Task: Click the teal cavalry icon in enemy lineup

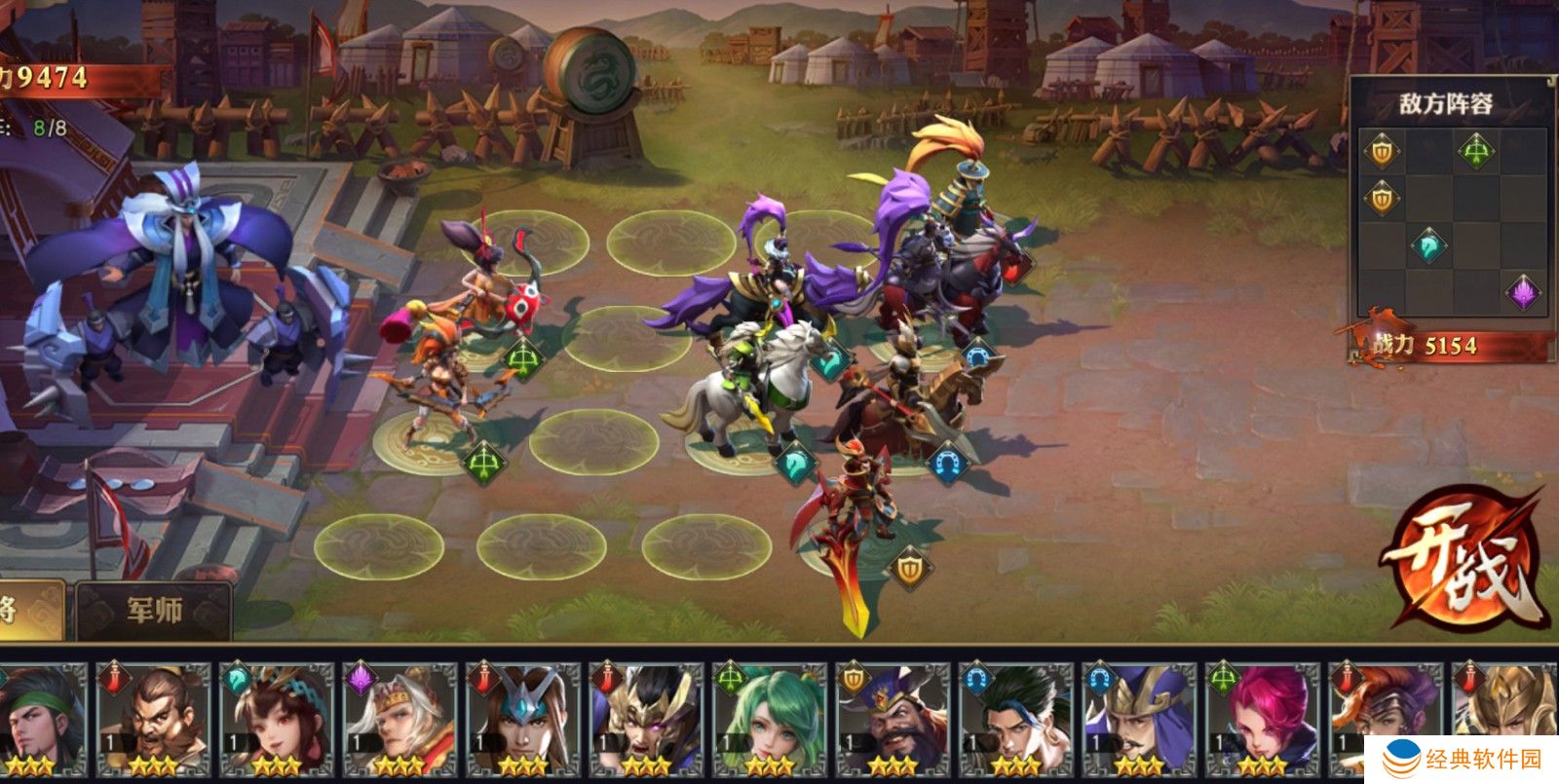Action: coord(1429,244)
